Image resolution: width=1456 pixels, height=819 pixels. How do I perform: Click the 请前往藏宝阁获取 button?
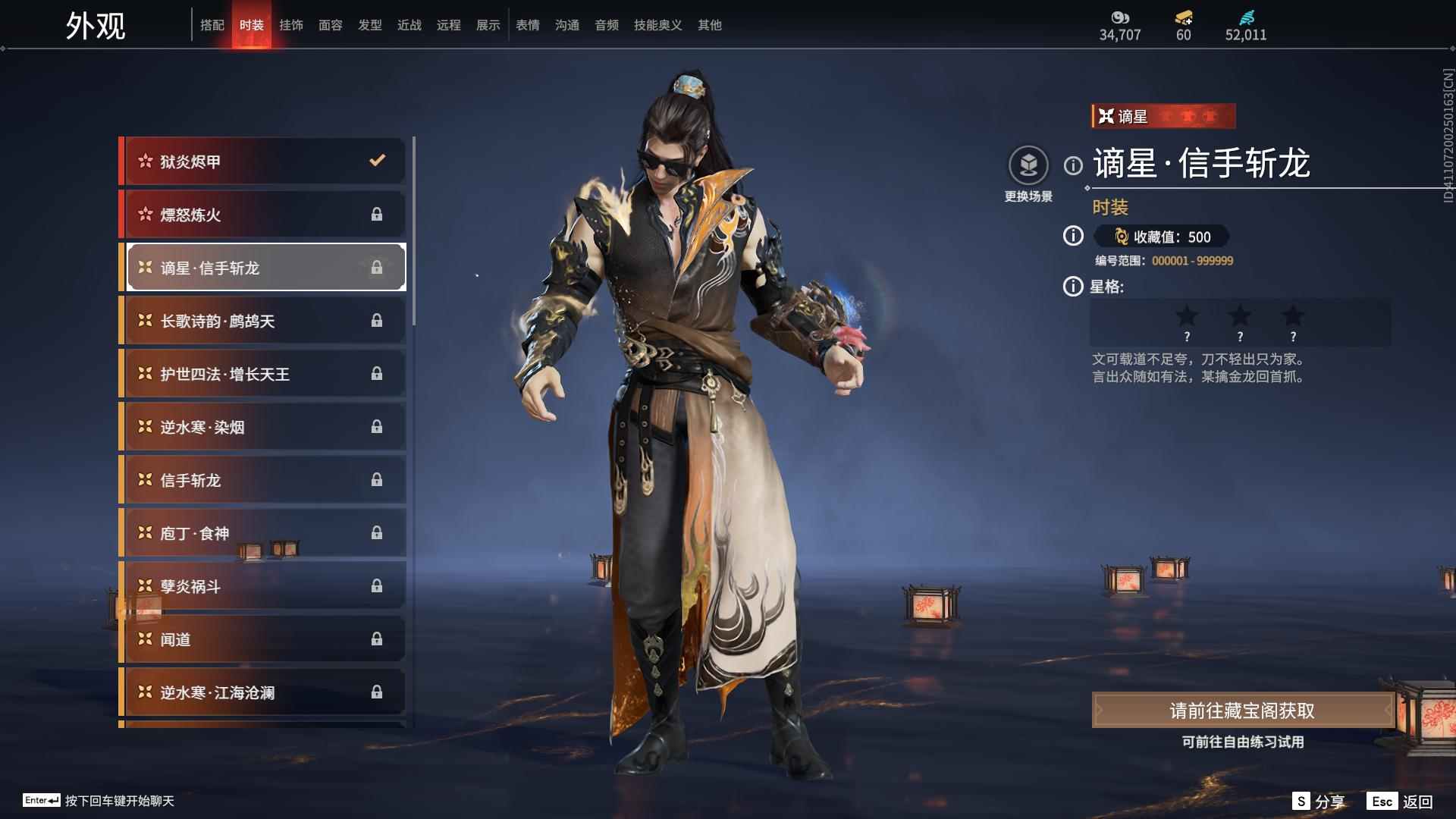[1242, 711]
